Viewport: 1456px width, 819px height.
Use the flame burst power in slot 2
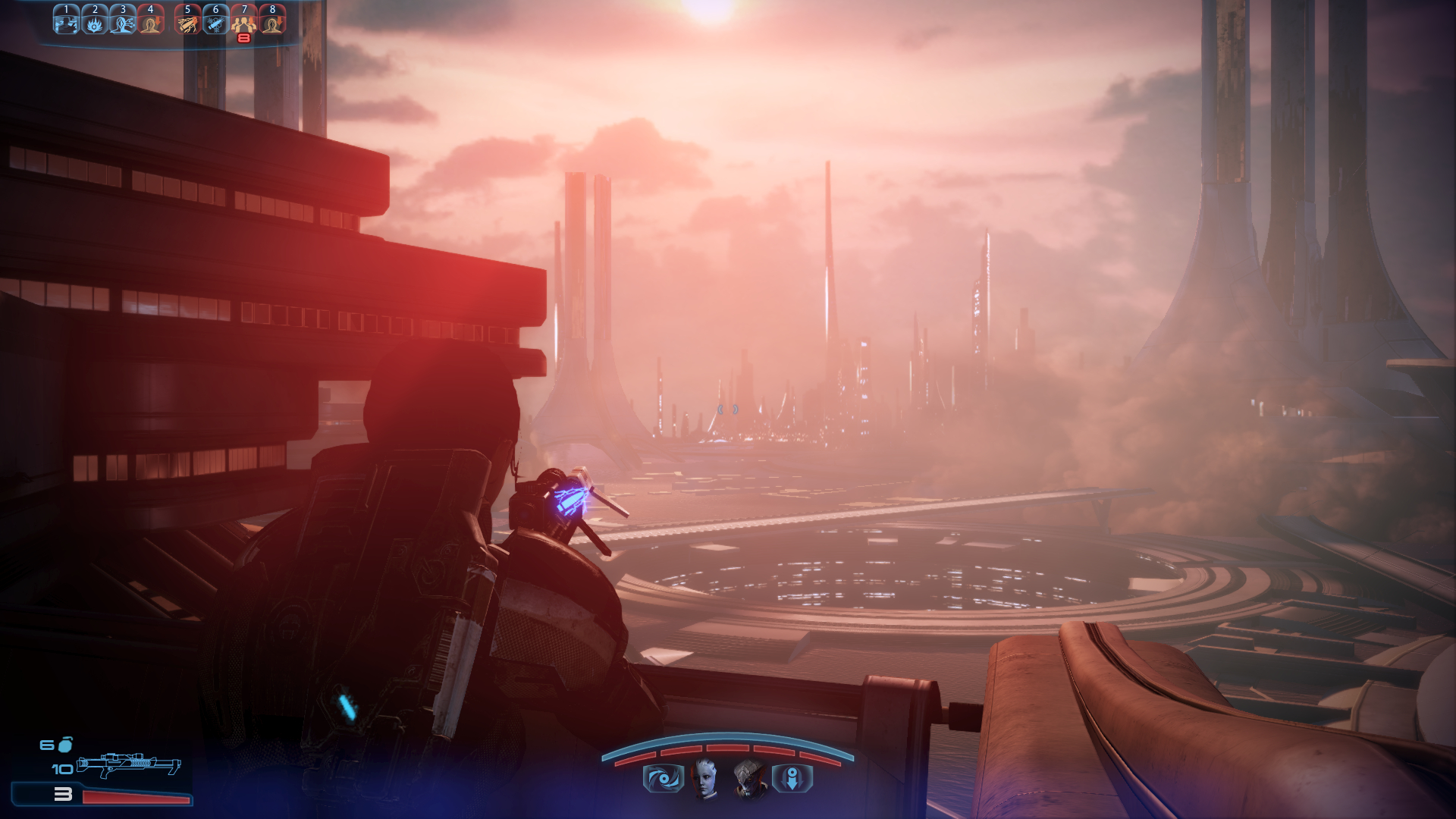pos(95,20)
